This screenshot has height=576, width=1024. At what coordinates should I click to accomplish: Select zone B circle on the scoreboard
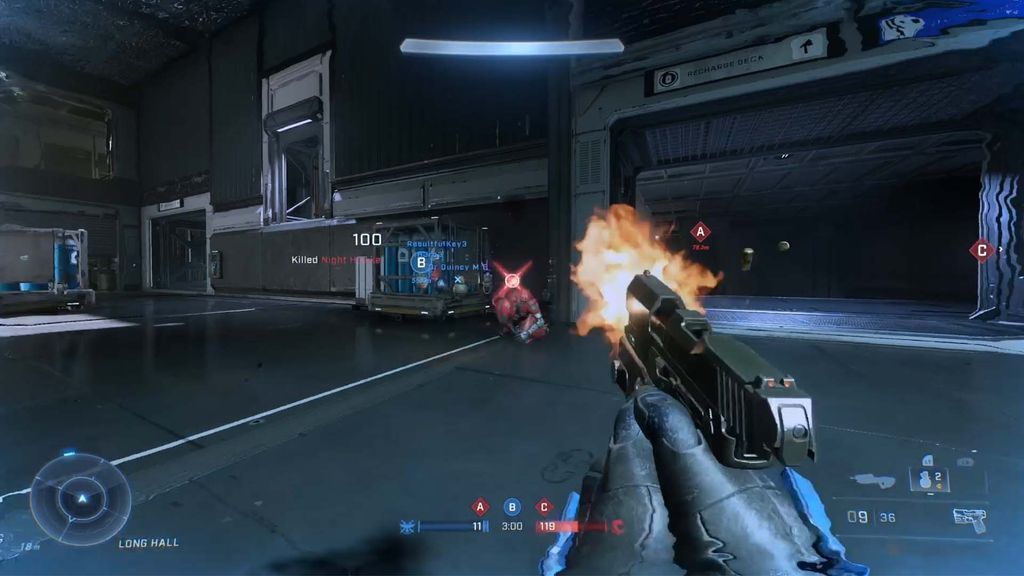(x=512, y=506)
